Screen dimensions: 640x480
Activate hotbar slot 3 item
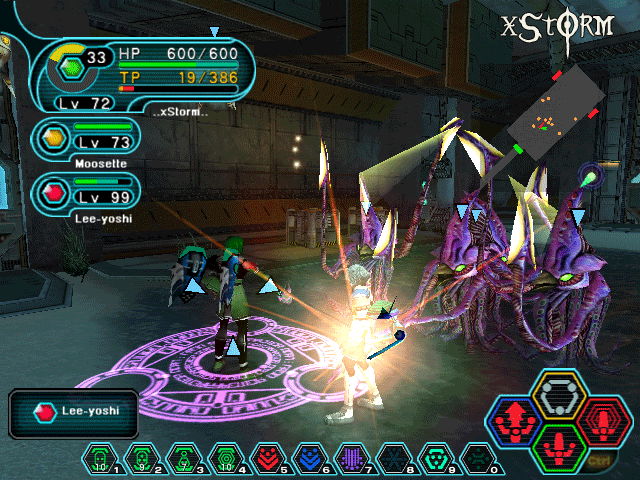pyautogui.click(x=183, y=457)
